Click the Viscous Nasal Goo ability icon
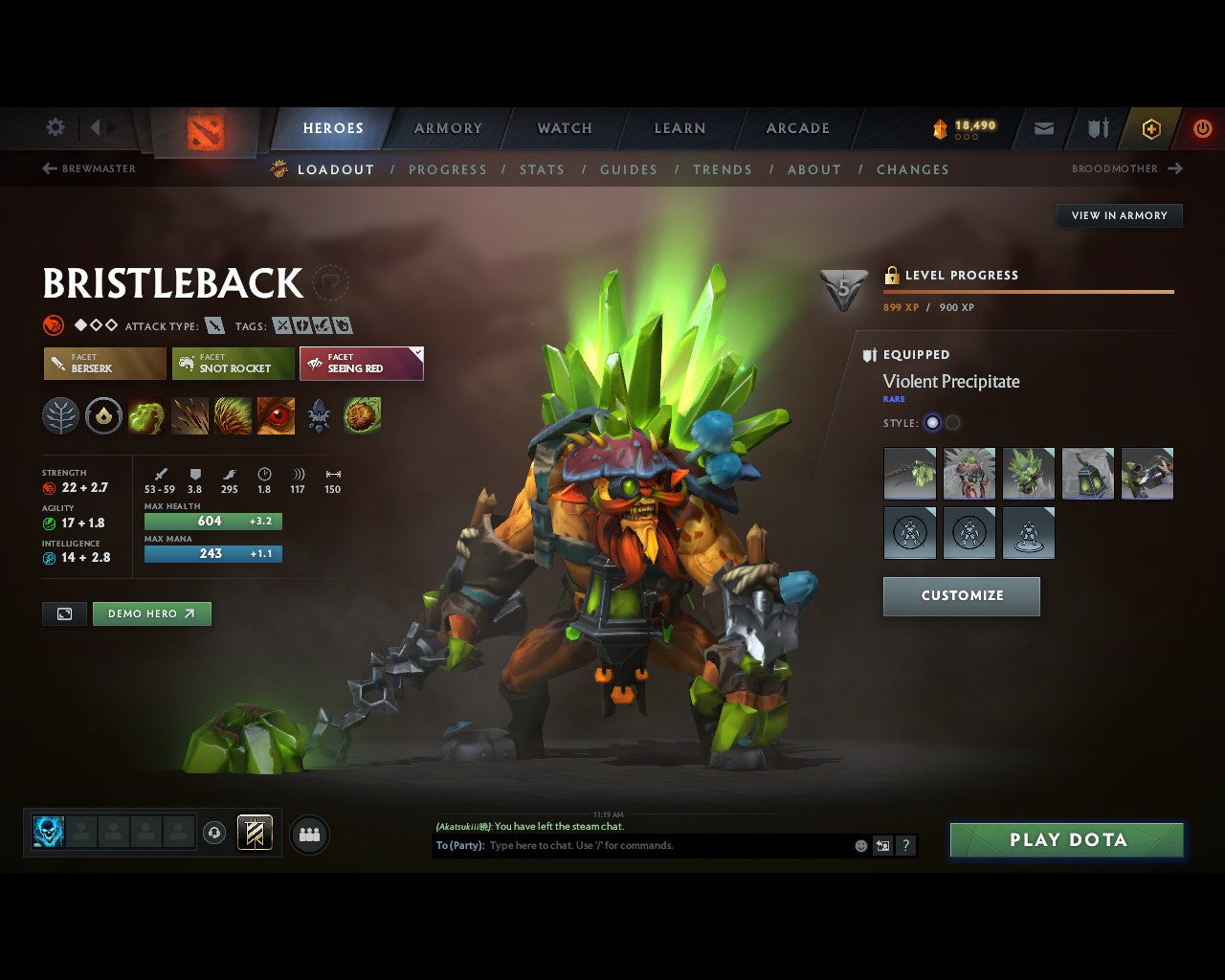1225x980 pixels. pos(145,415)
